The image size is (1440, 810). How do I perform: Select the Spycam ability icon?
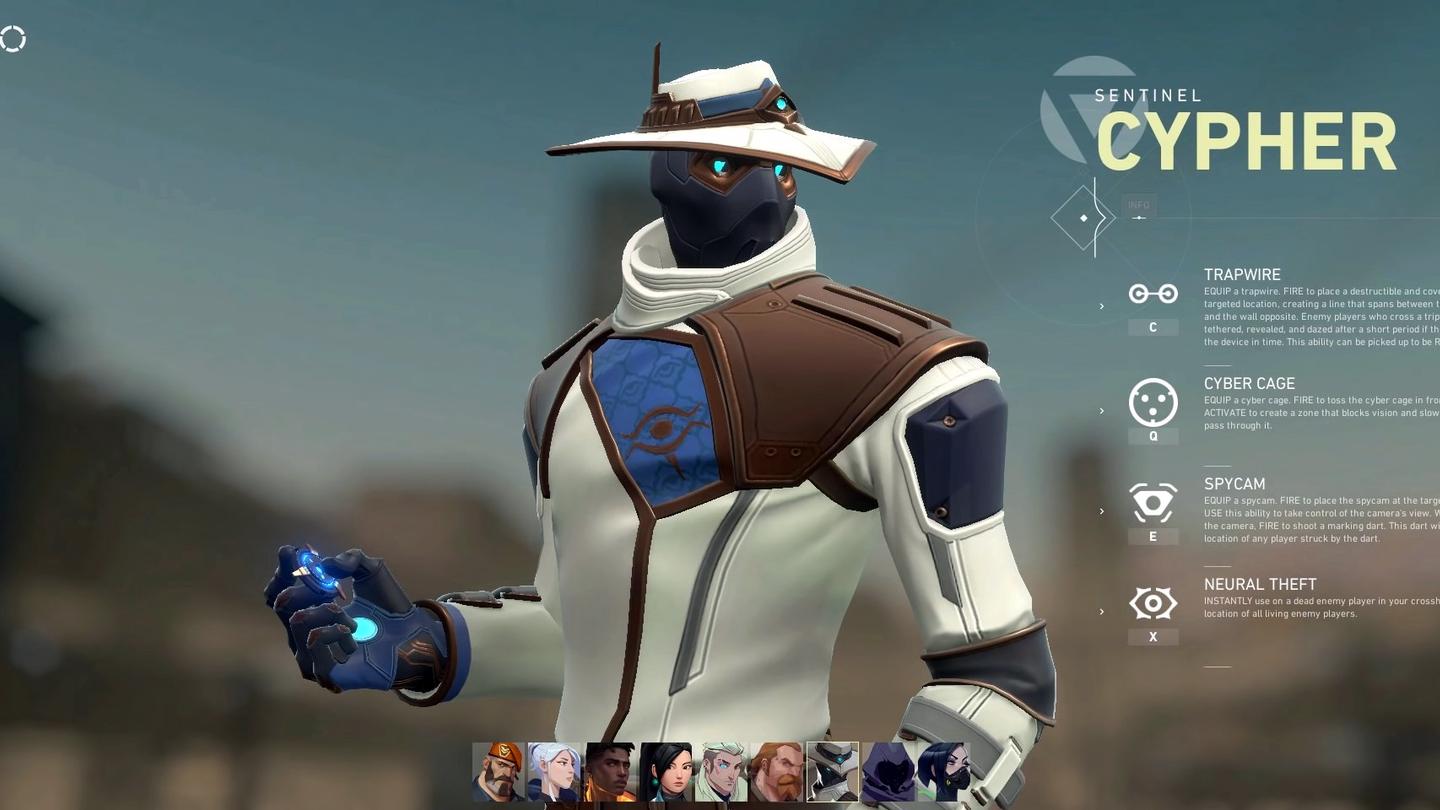1153,503
